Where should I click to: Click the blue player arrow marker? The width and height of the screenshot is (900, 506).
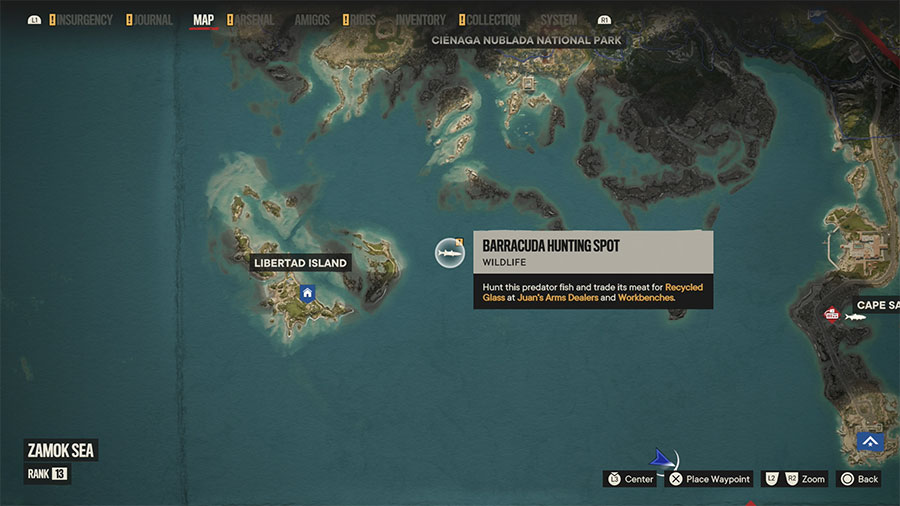(x=661, y=458)
